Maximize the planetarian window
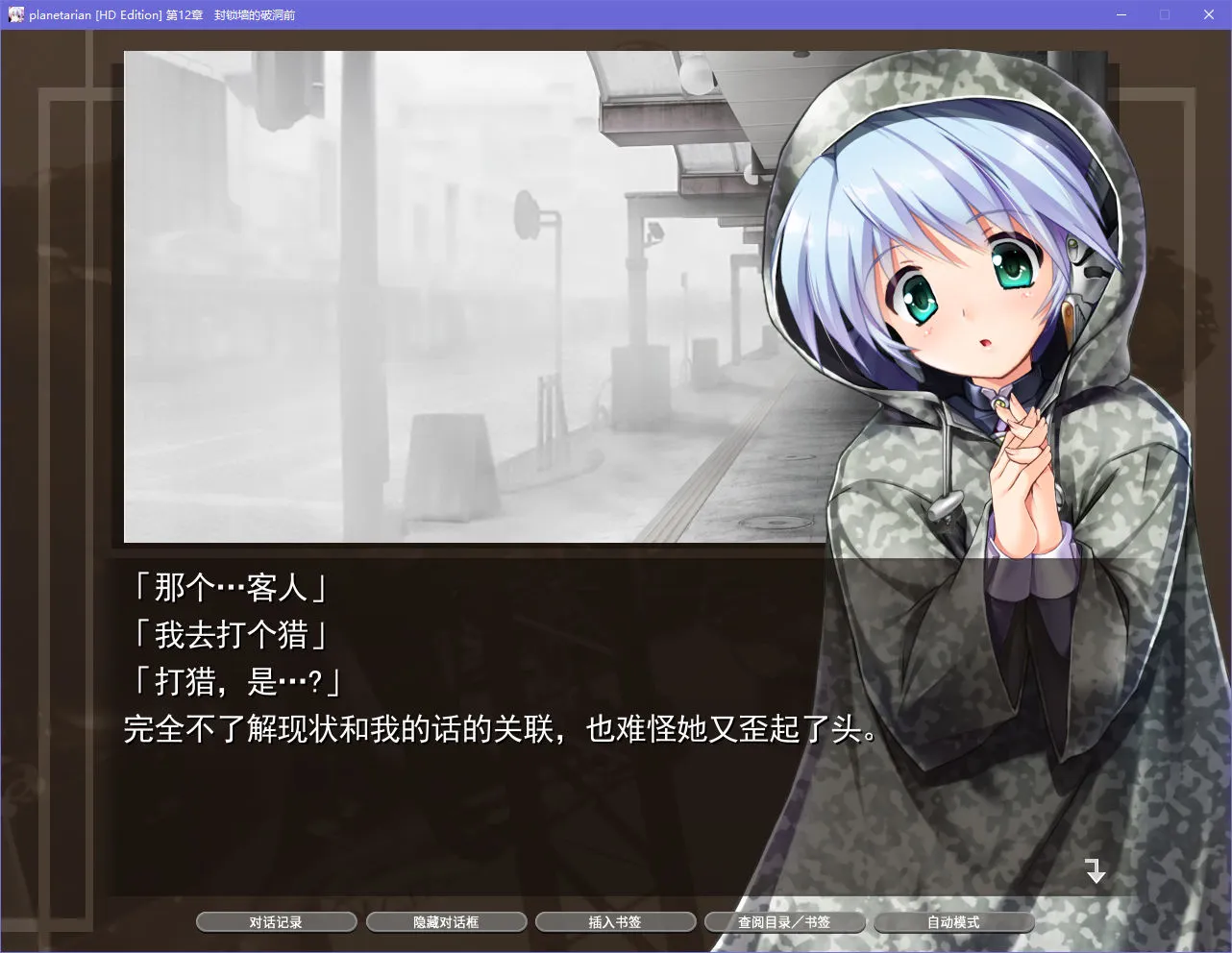Image resolution: width=1232 pixels, height=953 pixels. pyautogui.click(x=1164, y=14)
